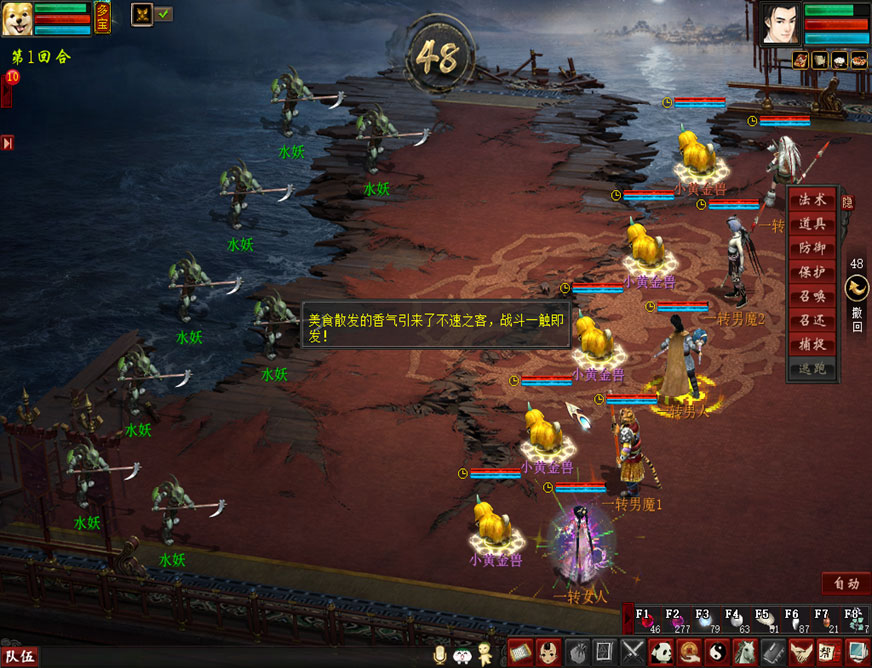This screenshot has height=668, width=872.
Task: Open the 多宝 treasure badge
Action: pyautogui.click(x=103, y=17)
